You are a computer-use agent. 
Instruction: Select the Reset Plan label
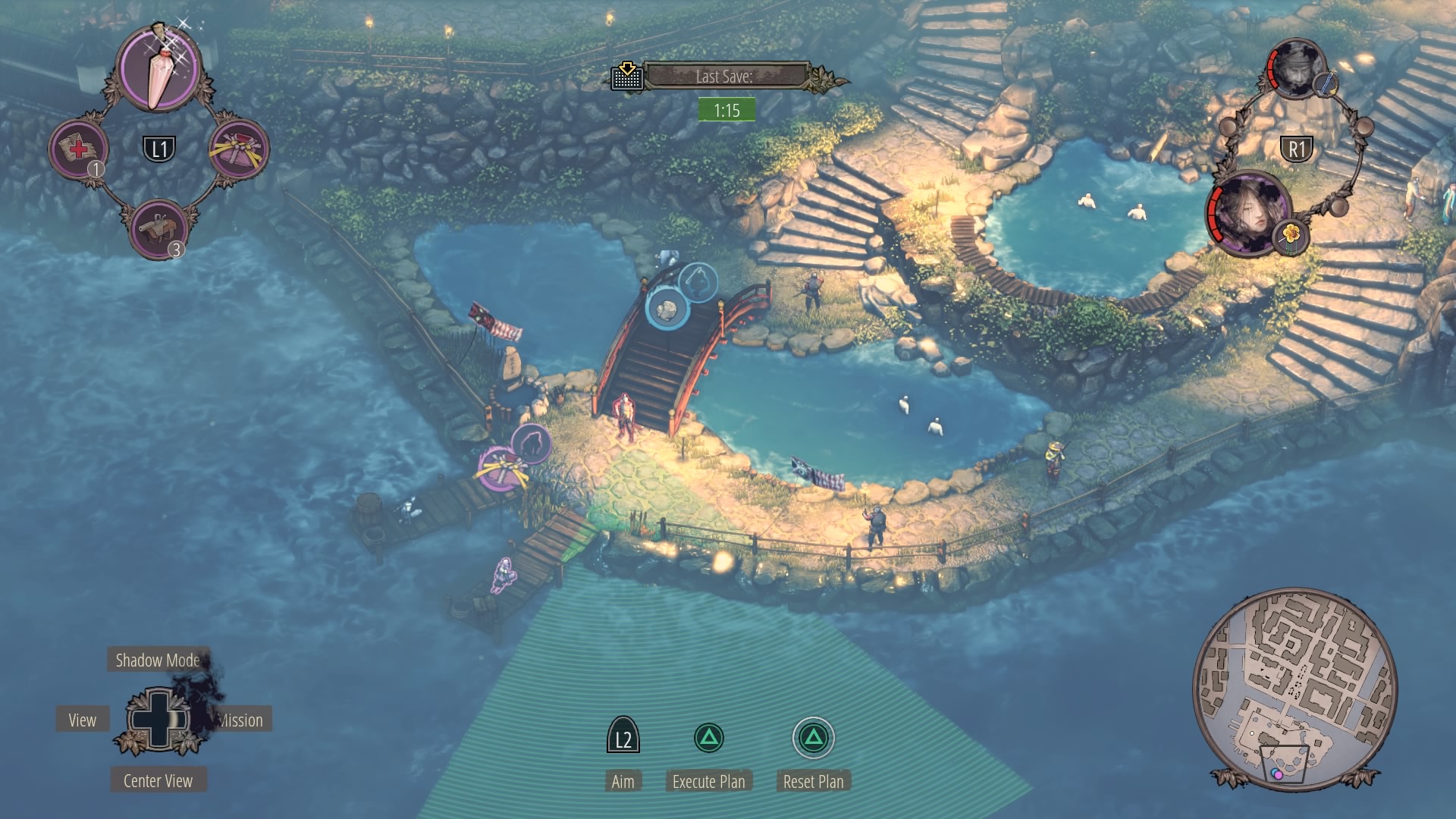point(813,782)
